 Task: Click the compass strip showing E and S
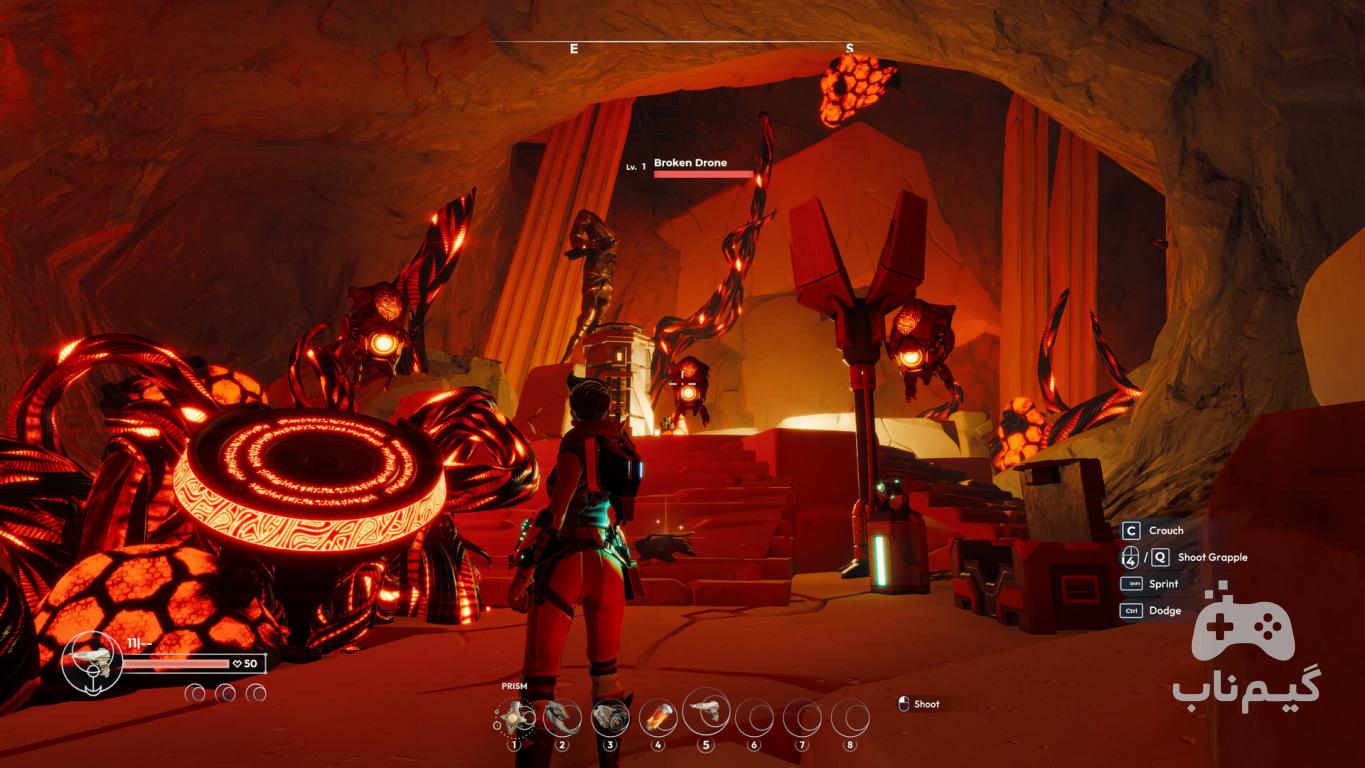pos(711,46)
